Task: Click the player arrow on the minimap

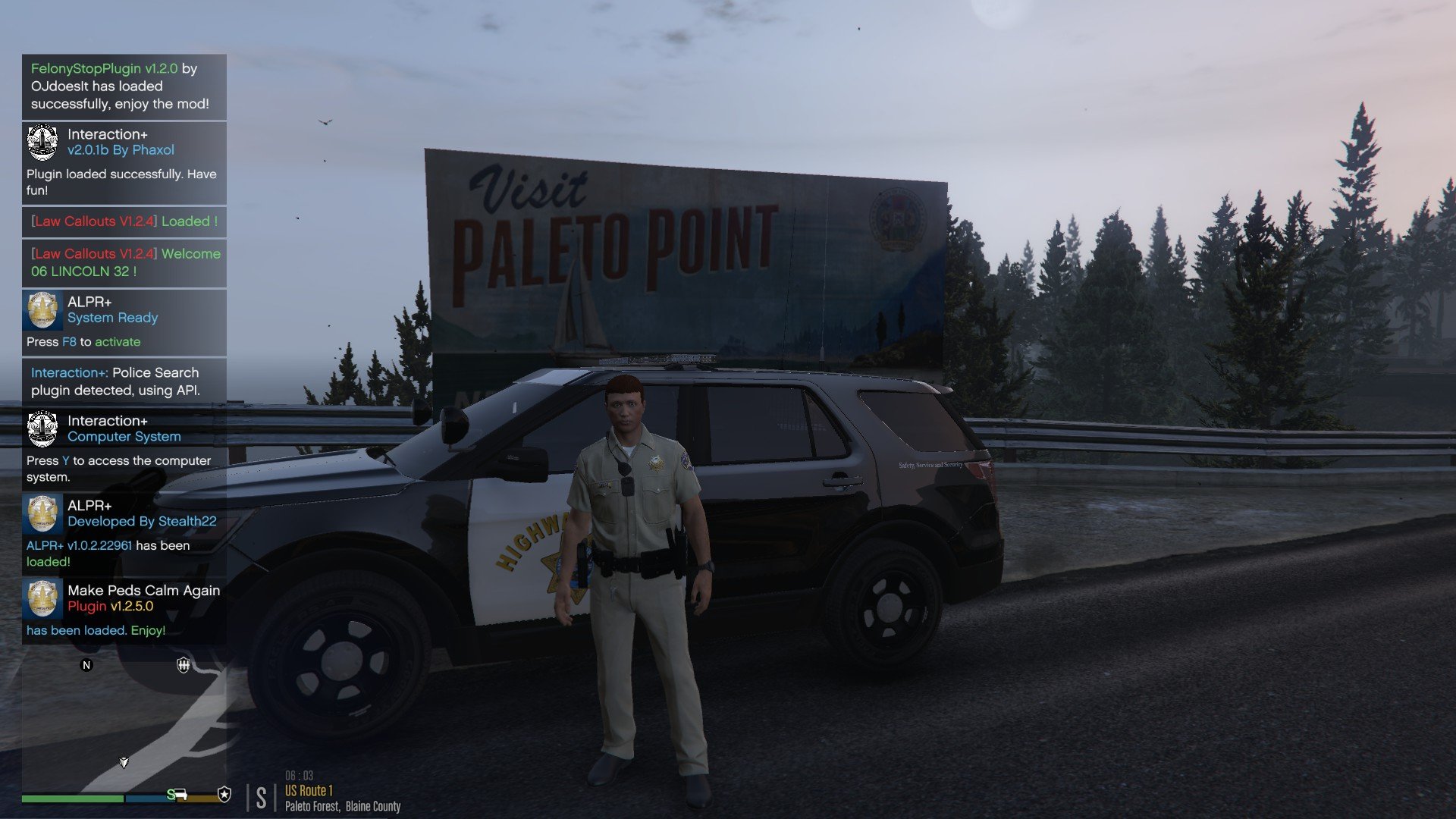Action: point(124,762)
